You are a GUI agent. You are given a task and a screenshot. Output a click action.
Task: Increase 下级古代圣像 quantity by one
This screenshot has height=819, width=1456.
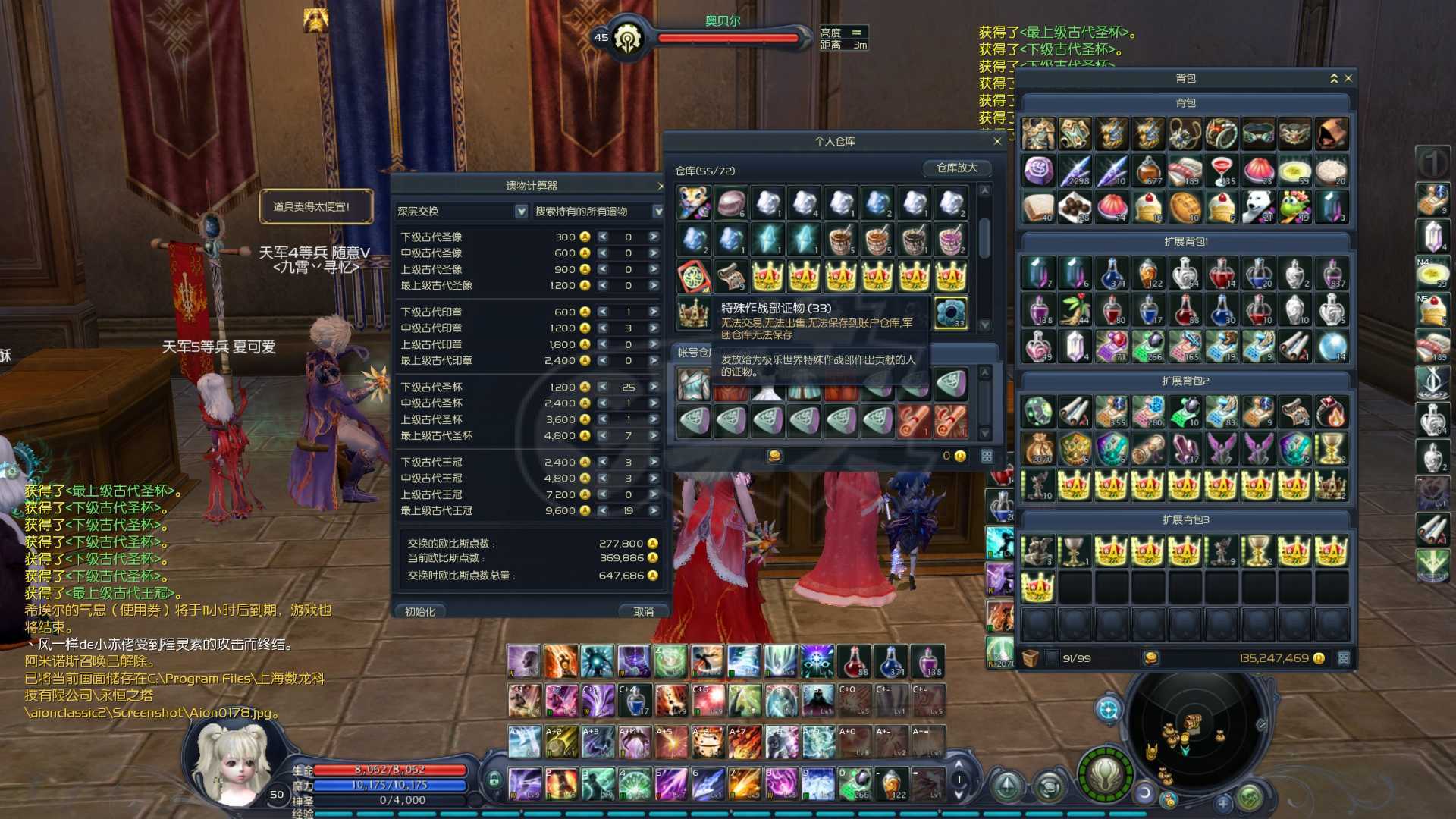(653, 237)
